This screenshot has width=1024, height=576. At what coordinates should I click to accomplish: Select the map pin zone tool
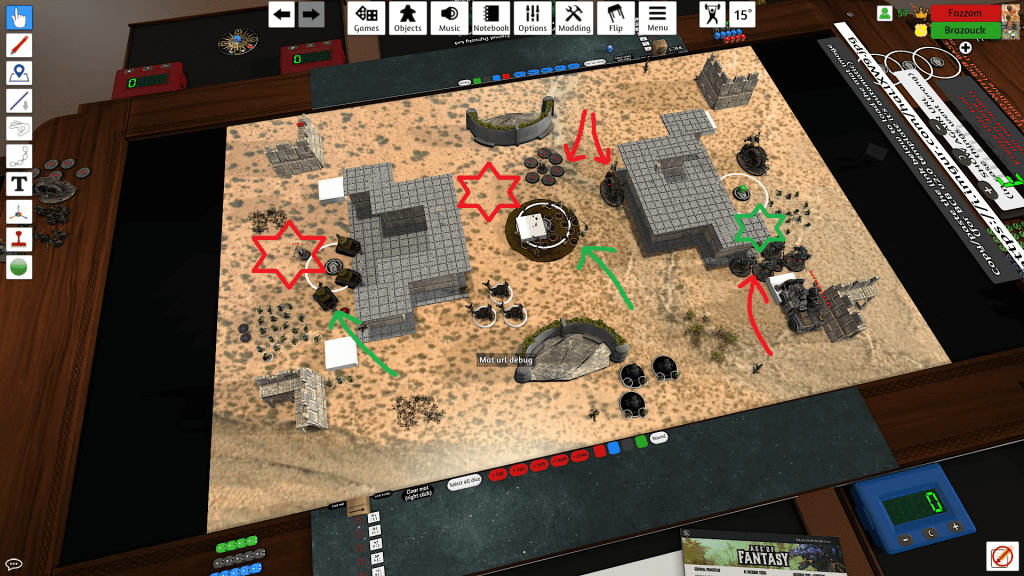[19, 73]
